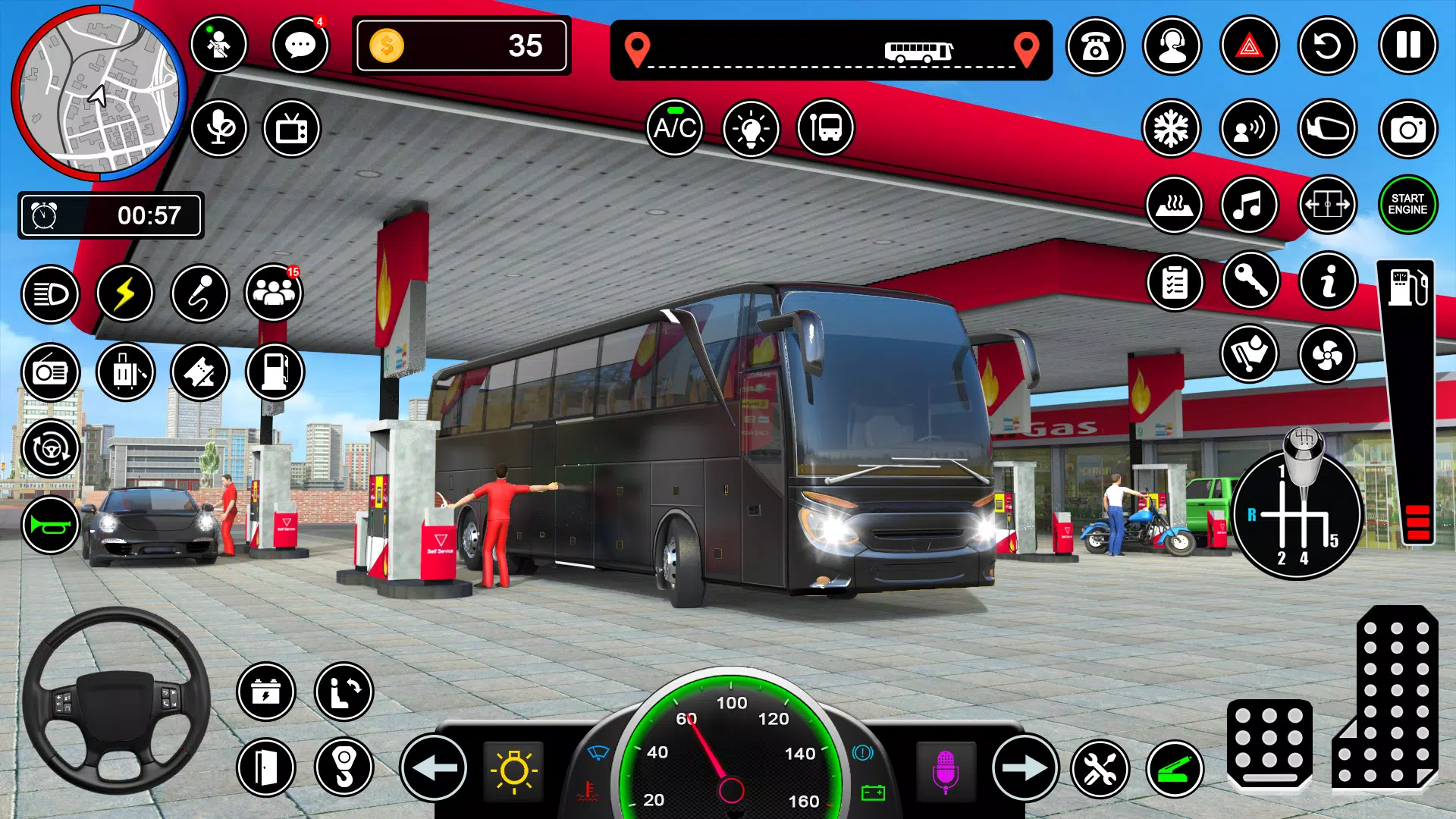Toggle the interior light bulb

[x=751, y=129]
